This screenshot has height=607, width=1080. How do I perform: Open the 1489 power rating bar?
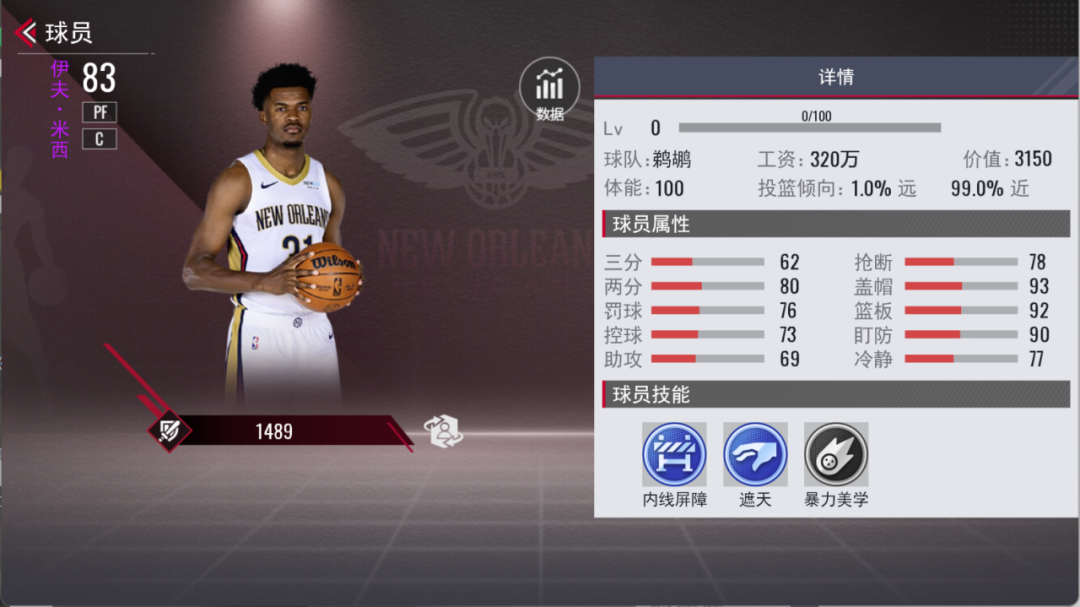pos(275,431)
